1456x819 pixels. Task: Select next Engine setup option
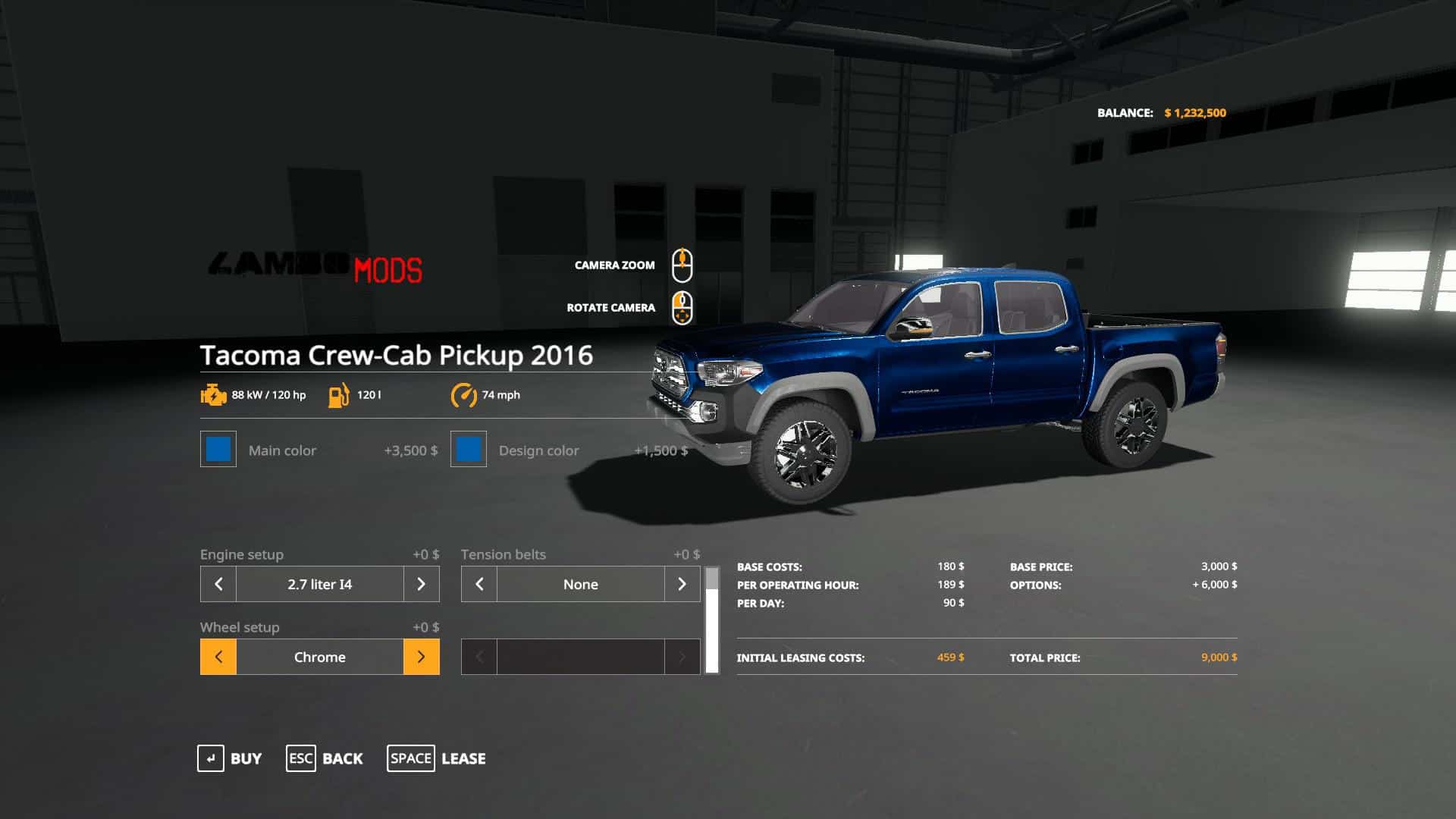[421, 584]
